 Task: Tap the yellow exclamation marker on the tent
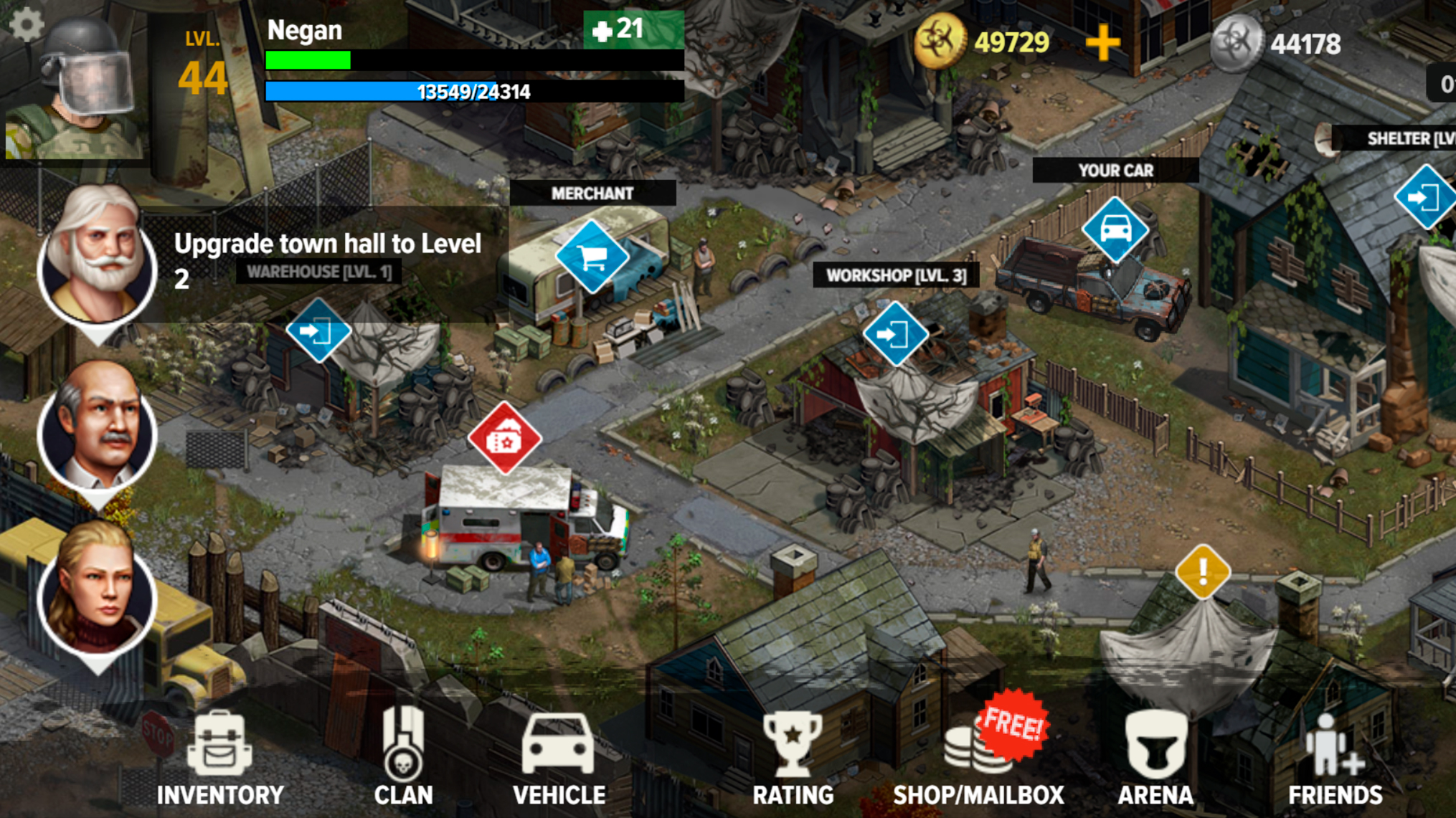1203,570
